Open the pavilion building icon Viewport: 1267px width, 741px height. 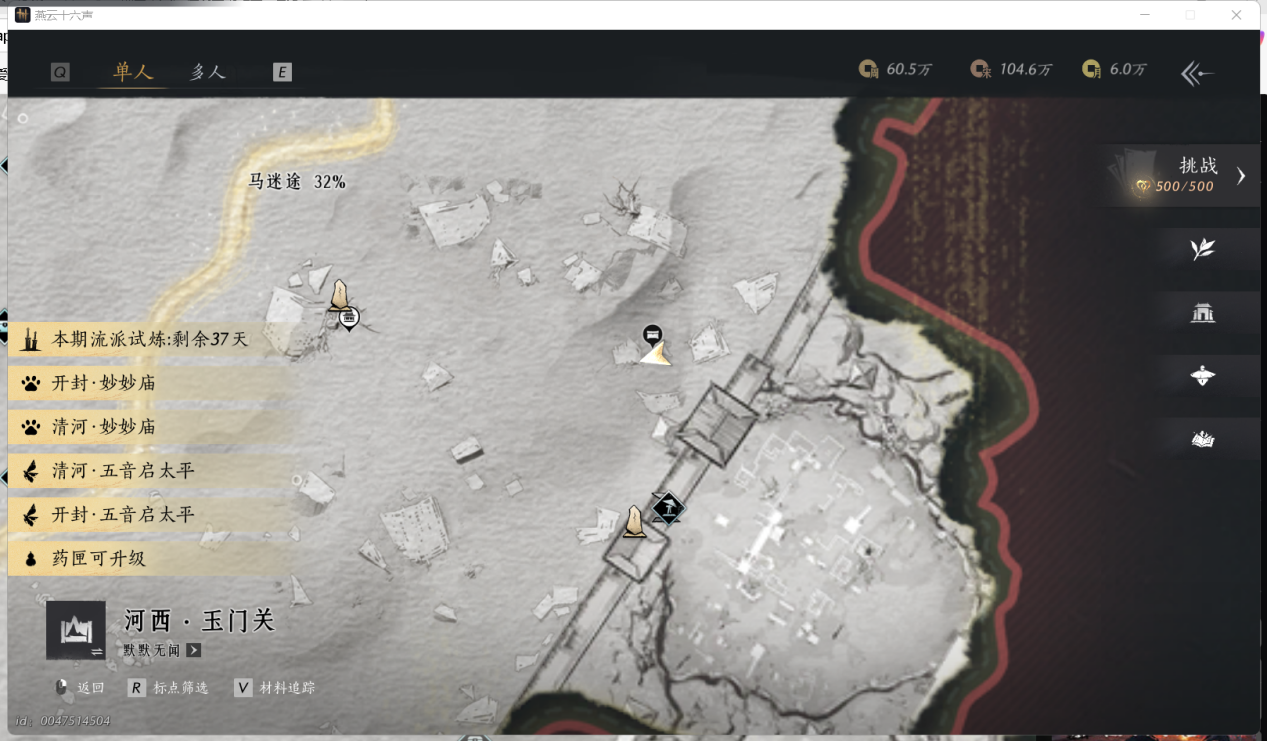pyautogui.click(x=1202, y=313)
